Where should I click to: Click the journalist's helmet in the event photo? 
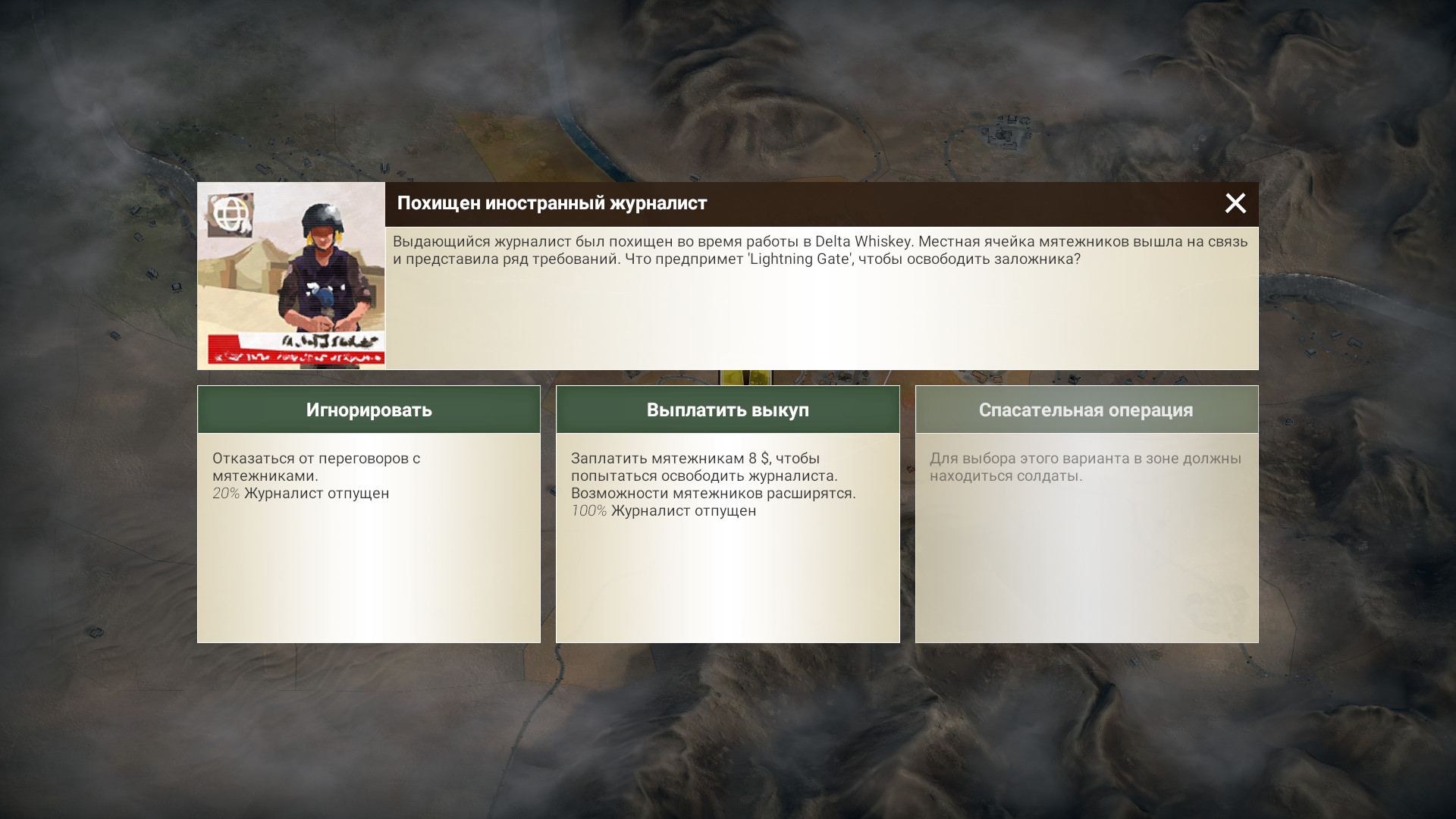pyautogui.click(x=322, y=218)
